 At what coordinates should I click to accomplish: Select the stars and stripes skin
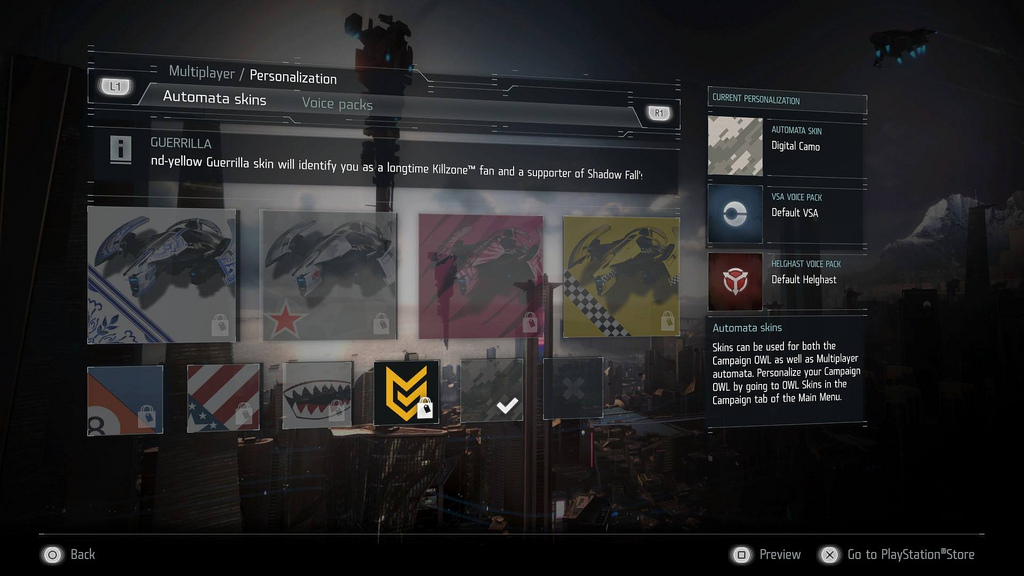tap(223, 397)
